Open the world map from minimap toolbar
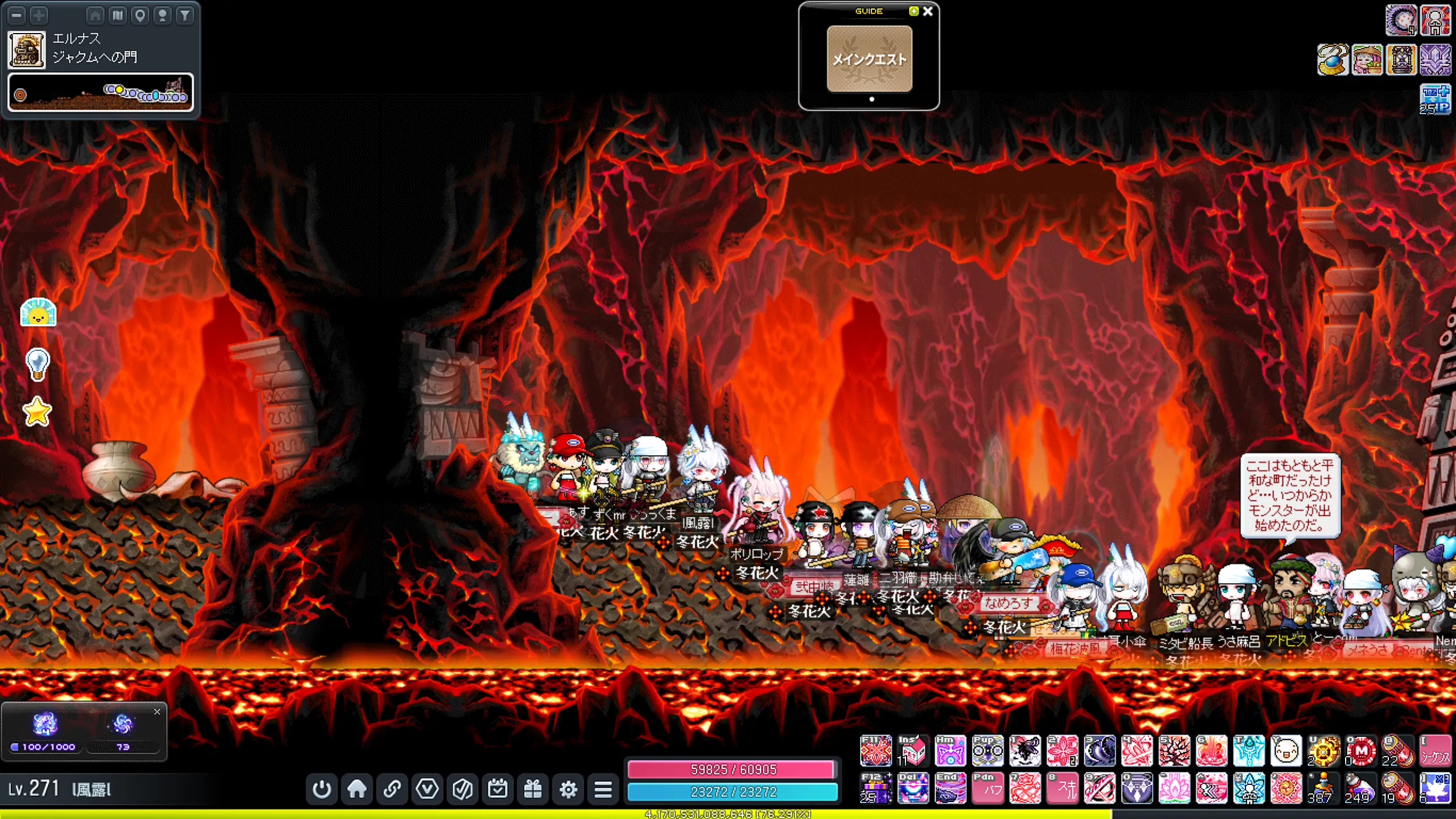 (x=118, y=15)
